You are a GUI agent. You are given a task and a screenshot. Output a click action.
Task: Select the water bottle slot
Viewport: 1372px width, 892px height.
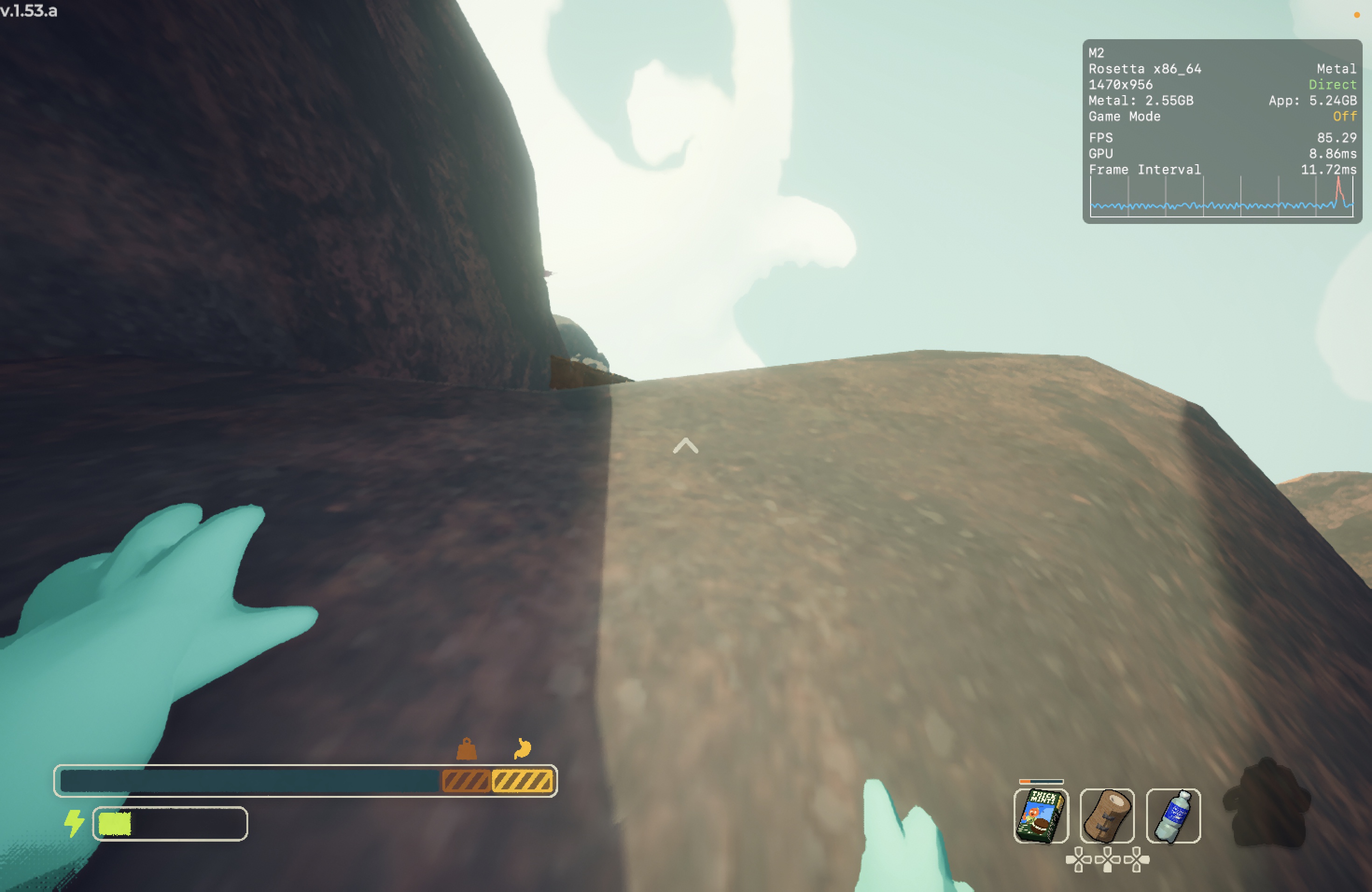point(1173,816)
